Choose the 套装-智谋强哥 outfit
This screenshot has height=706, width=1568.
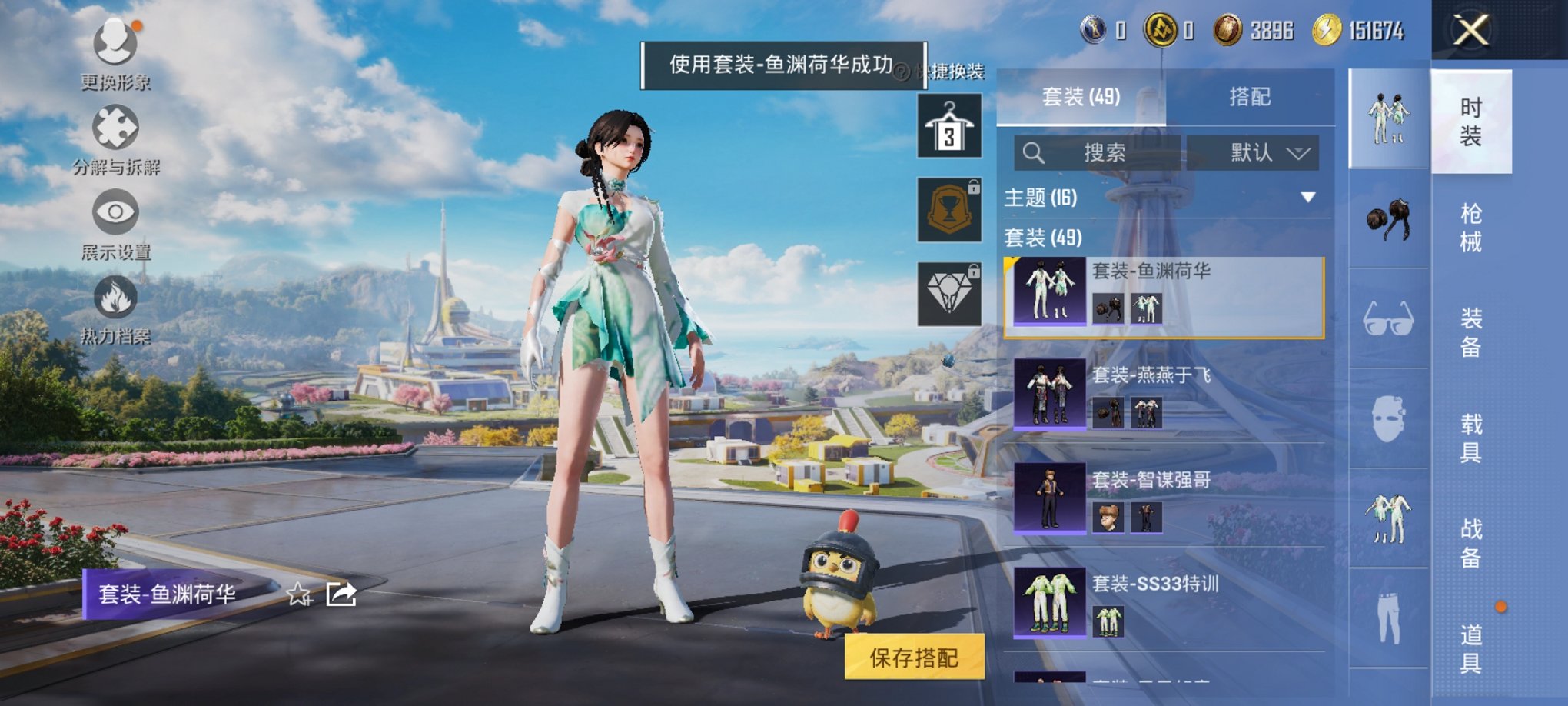coord(1164,498)
